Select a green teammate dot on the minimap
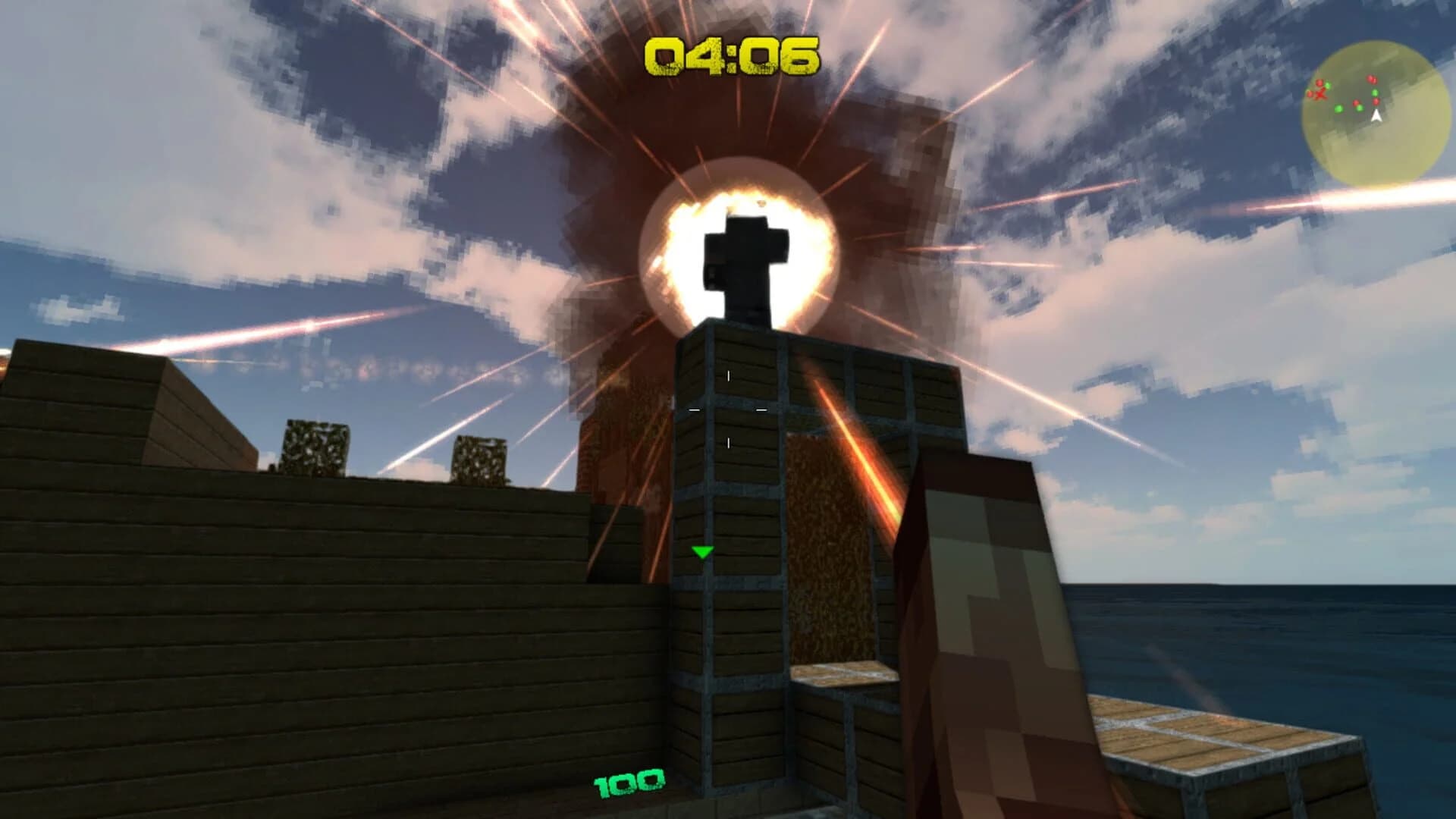The image size is (1456, 819). coord(1339,108)
